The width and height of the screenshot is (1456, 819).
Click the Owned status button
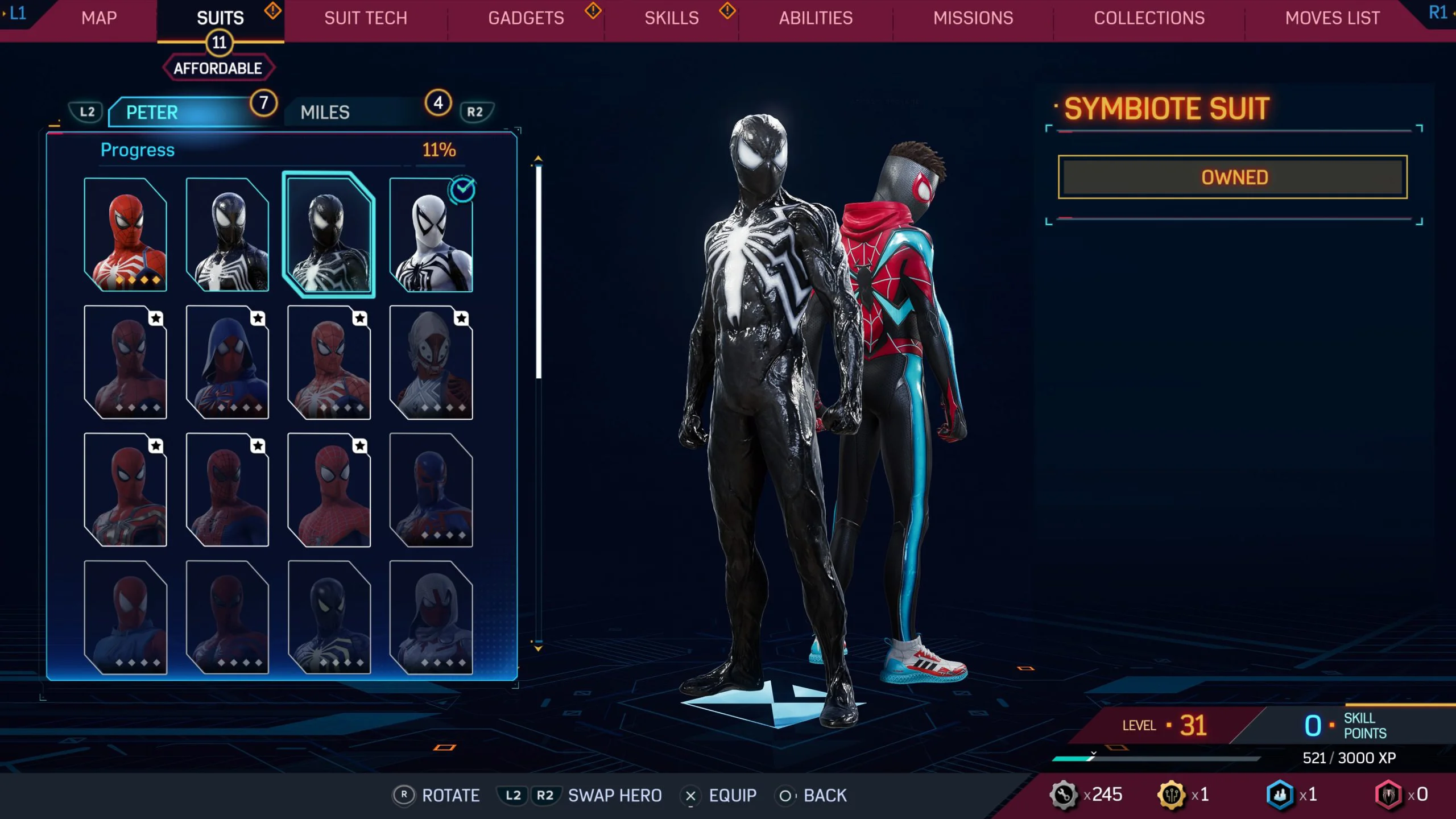tap(1232, 177)
